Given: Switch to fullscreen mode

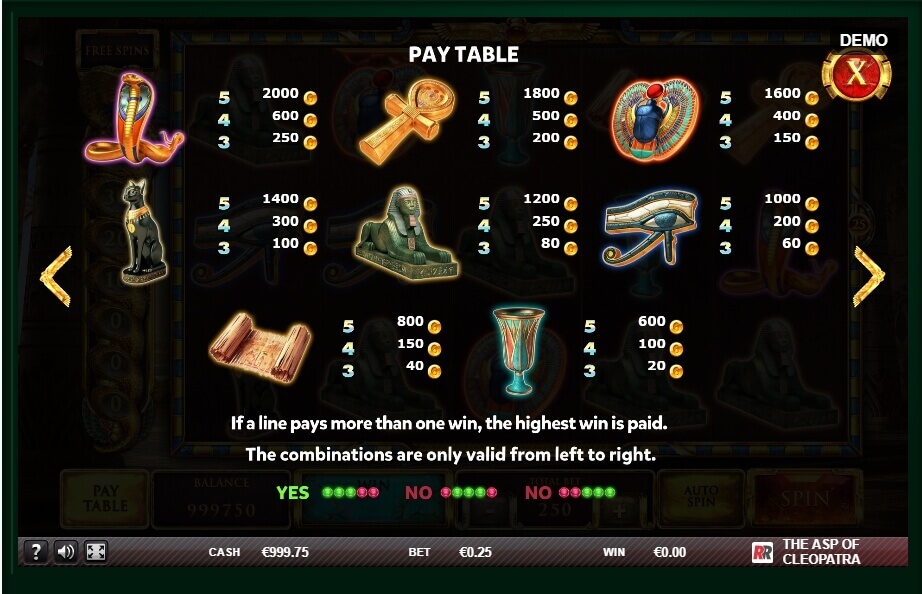Looking at the screenshot, I should [x=96, y=551].
